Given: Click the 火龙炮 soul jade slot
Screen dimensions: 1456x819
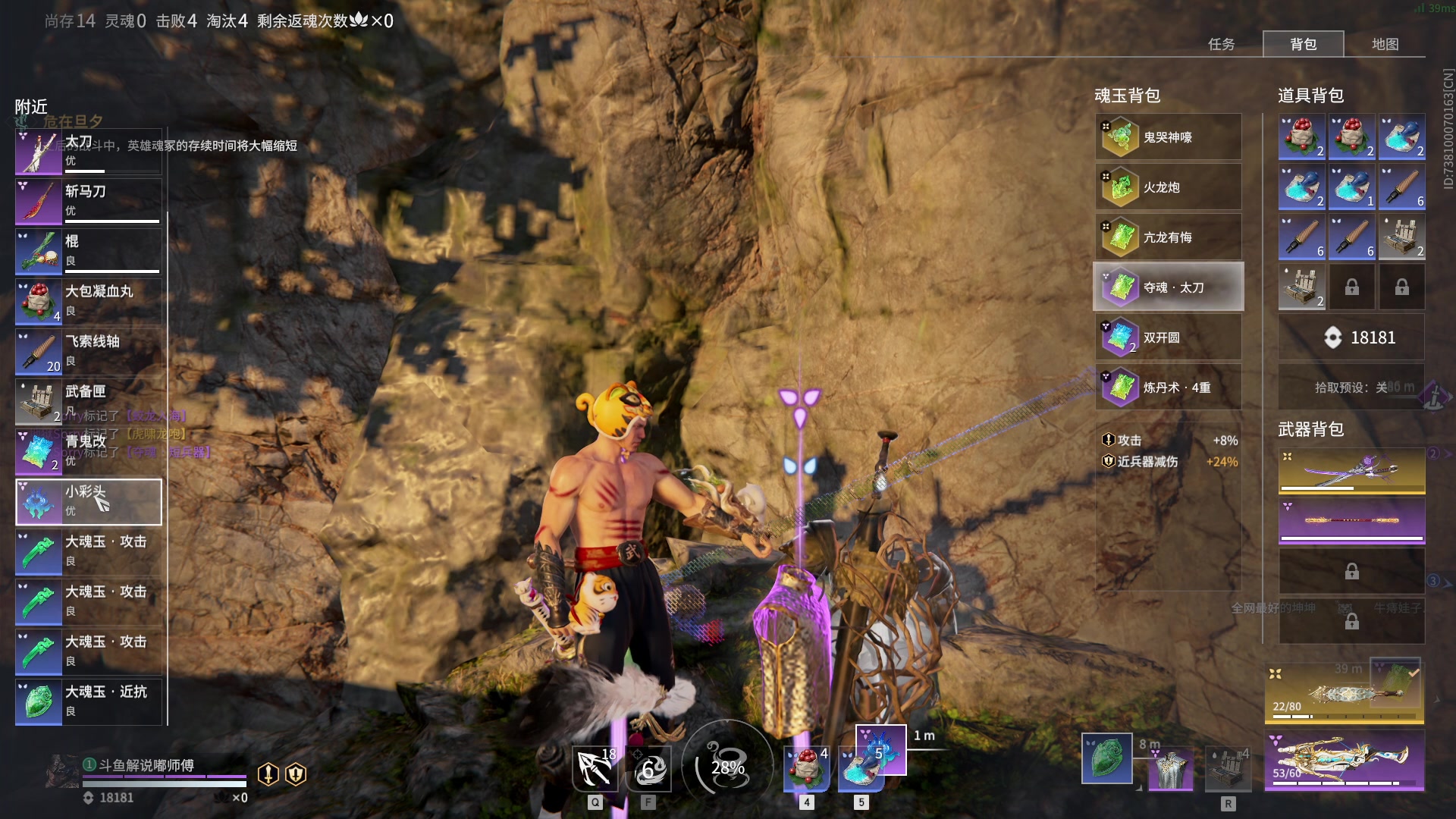Looking at the screenshot, I should [1168, 187].
